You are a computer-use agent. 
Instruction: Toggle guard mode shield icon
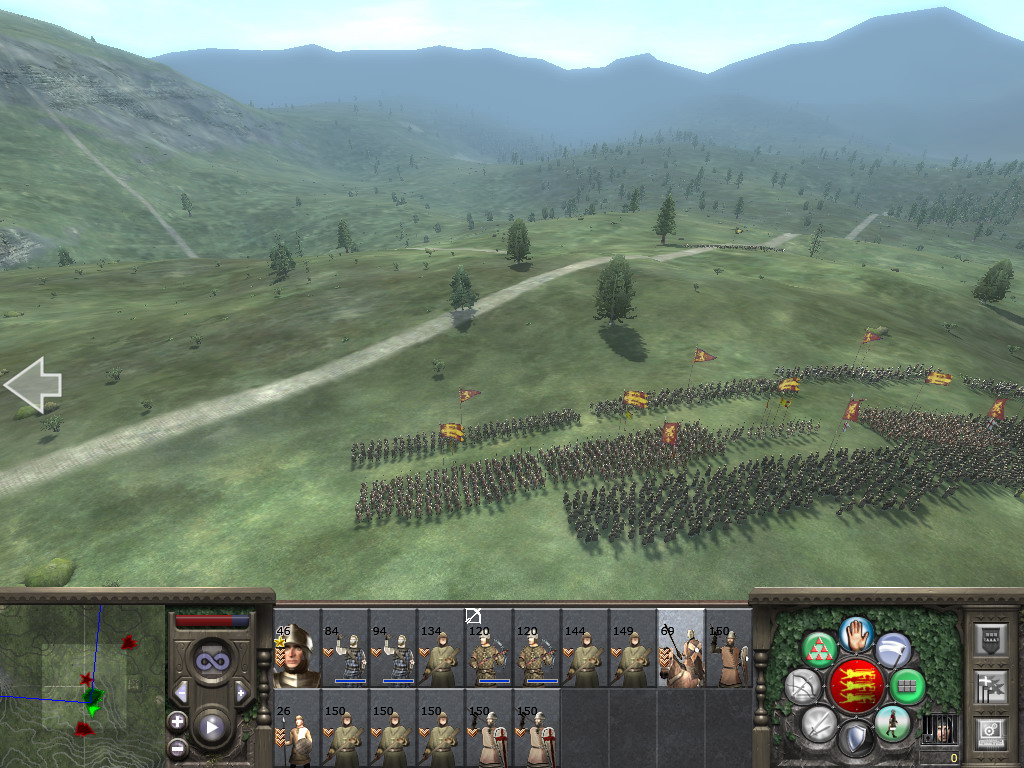pos(856,740)
